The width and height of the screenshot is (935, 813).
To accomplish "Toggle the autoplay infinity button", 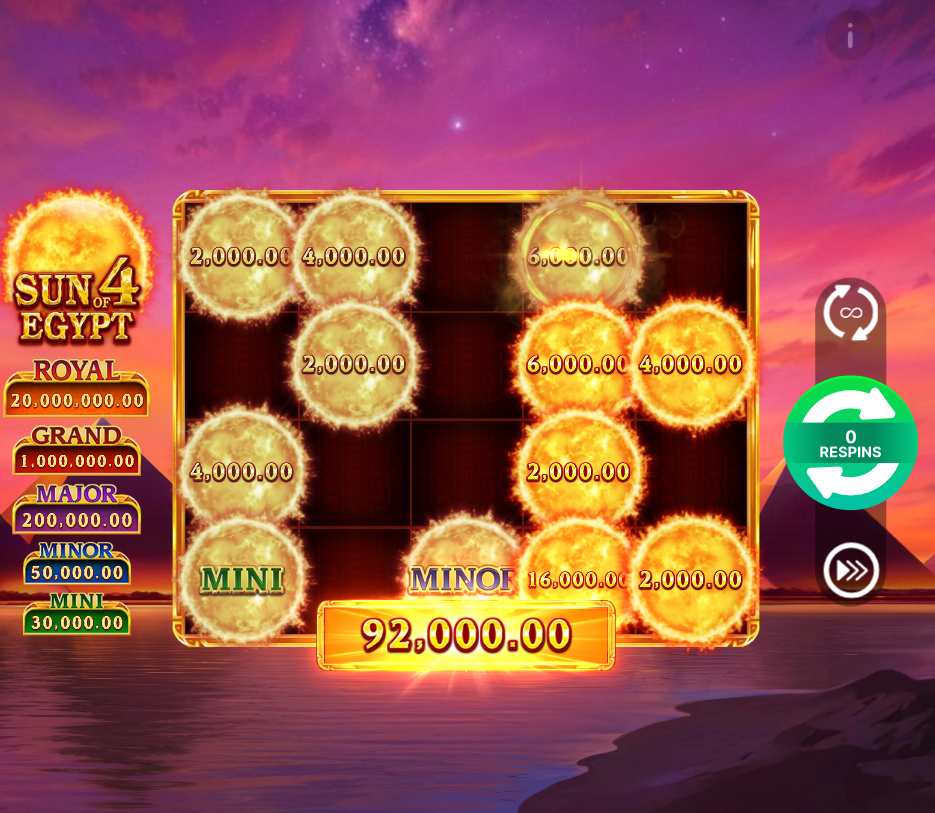I will (x=850, y=313).
